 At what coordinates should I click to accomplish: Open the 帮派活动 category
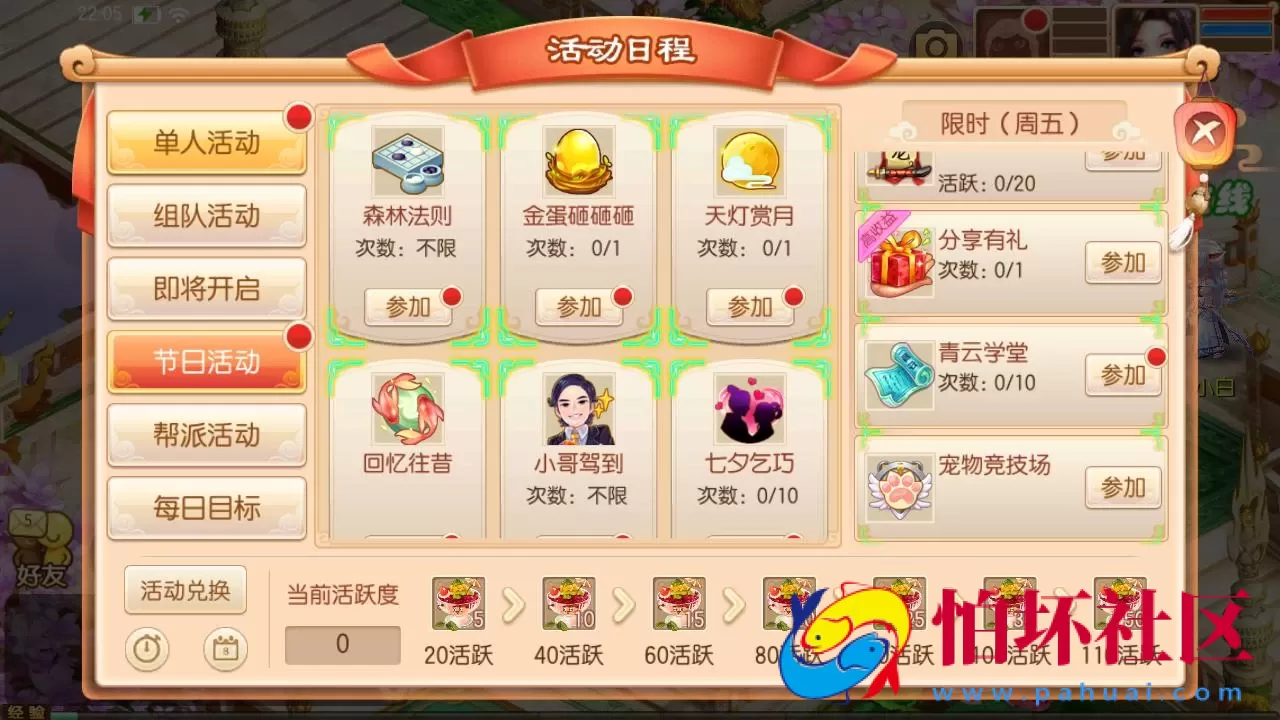[206, 435]
